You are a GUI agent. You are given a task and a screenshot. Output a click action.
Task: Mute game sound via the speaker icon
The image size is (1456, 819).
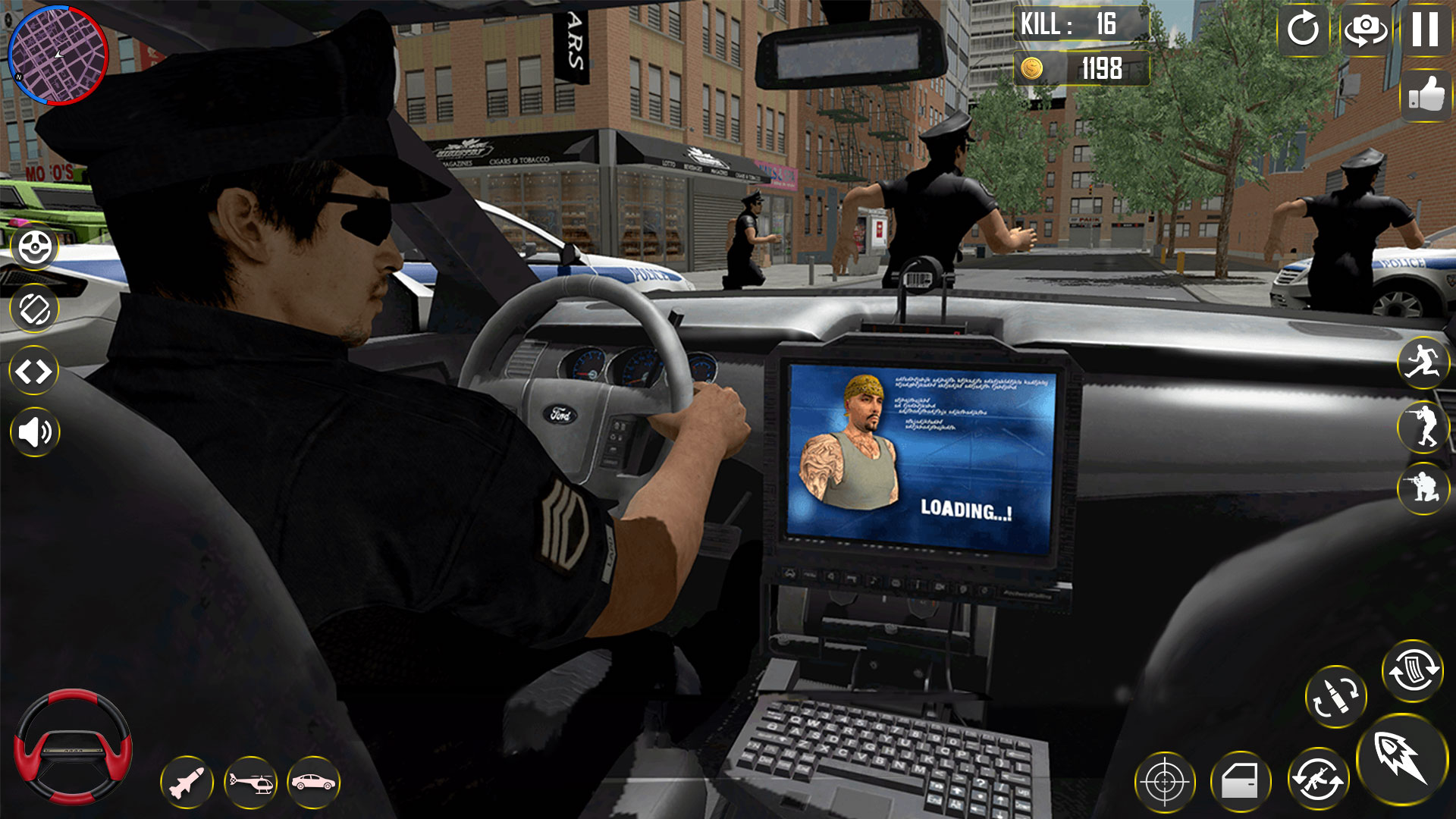33,432
